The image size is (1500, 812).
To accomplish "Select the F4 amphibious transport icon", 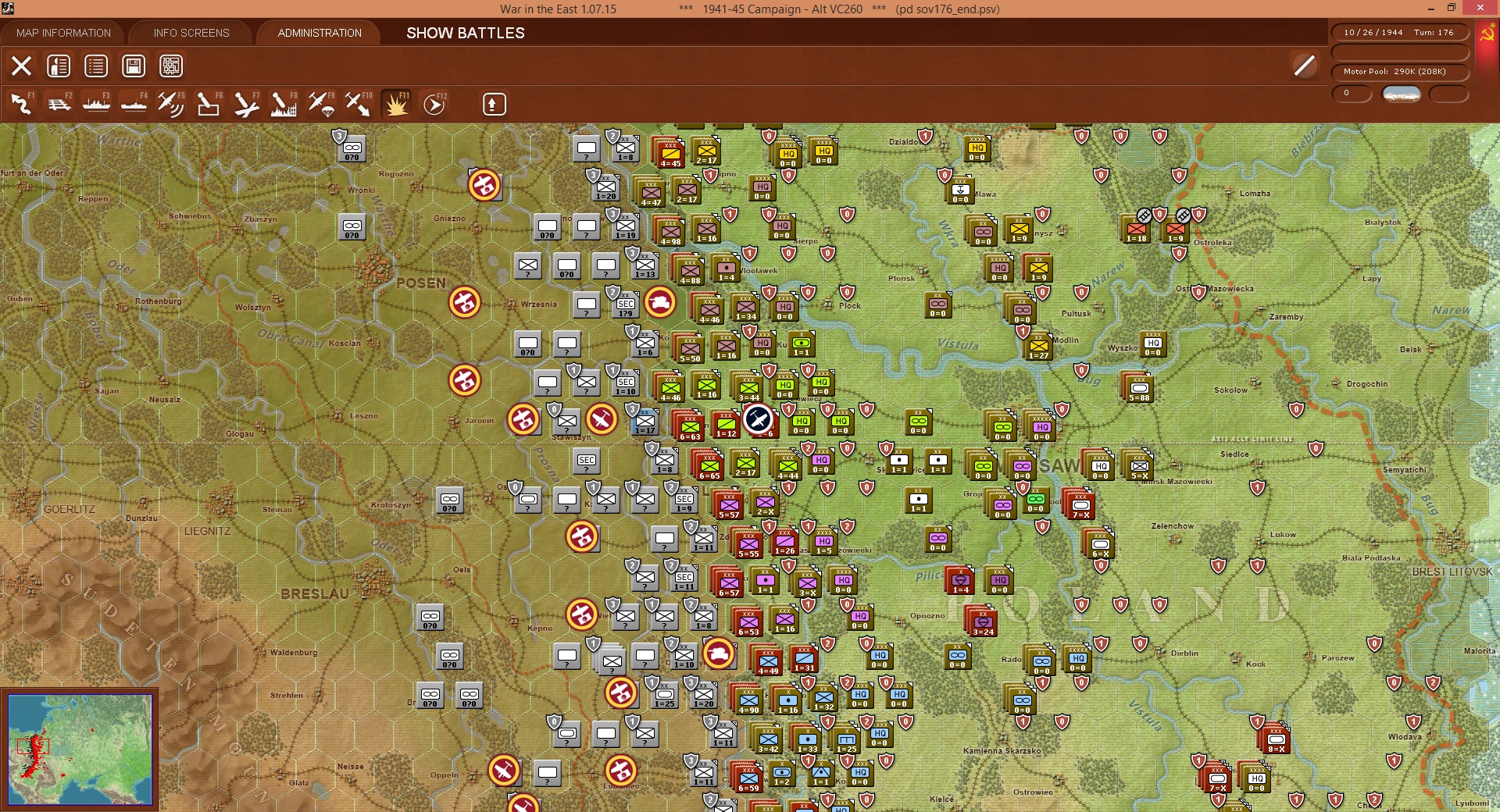I will click(133, 104).
